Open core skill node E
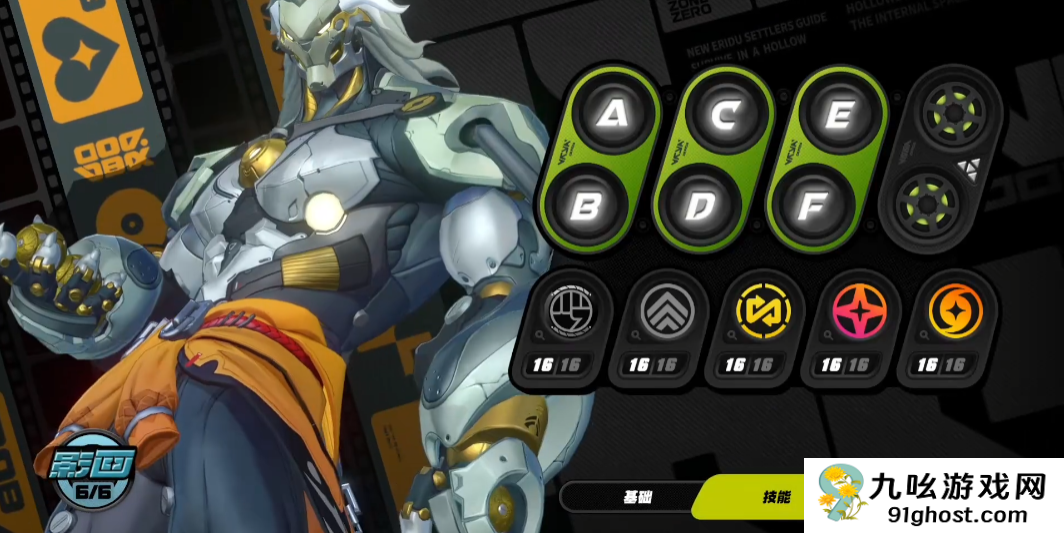 click(840, 115)
